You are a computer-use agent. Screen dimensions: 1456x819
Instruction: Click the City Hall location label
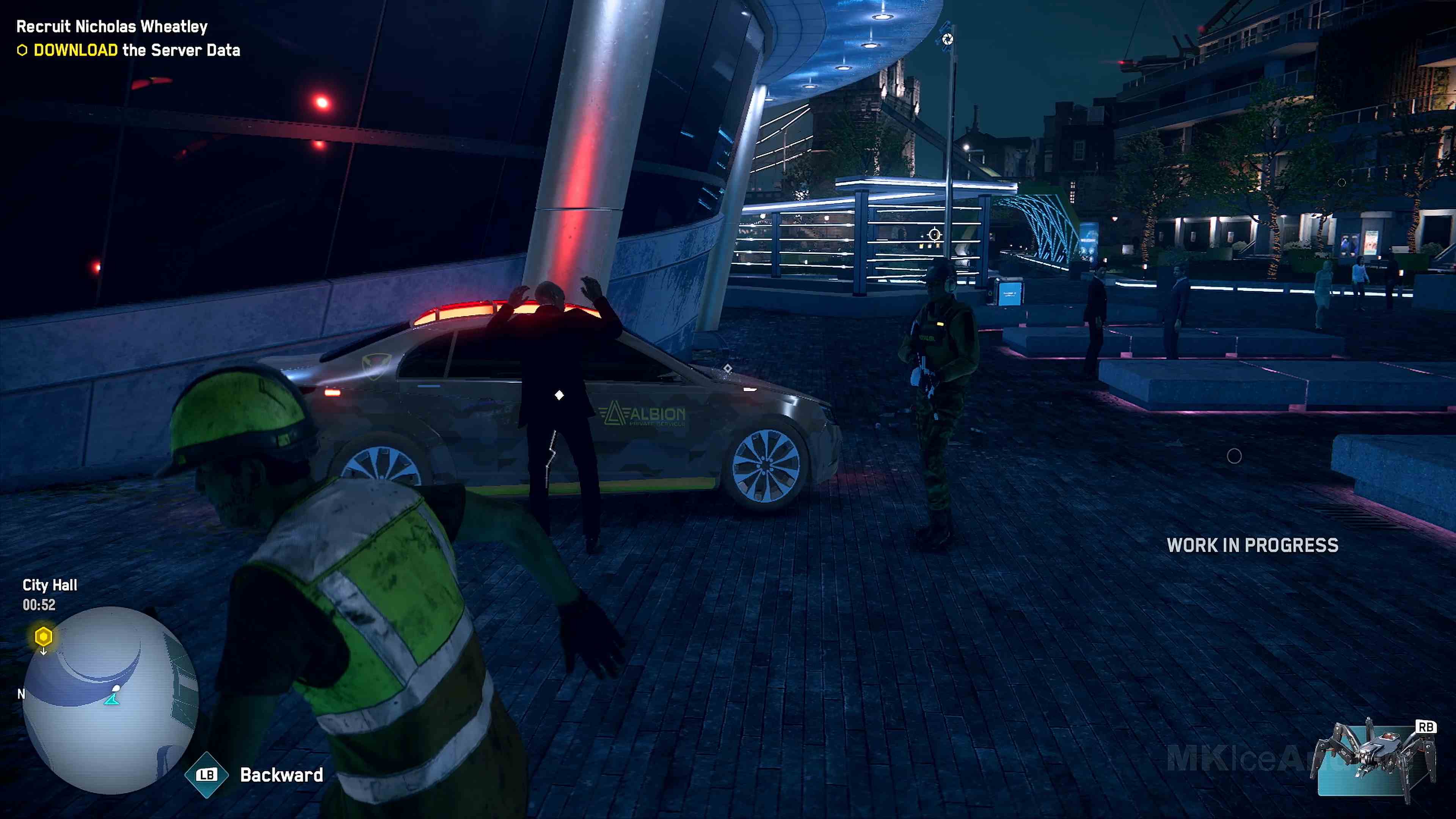point(50,585)
